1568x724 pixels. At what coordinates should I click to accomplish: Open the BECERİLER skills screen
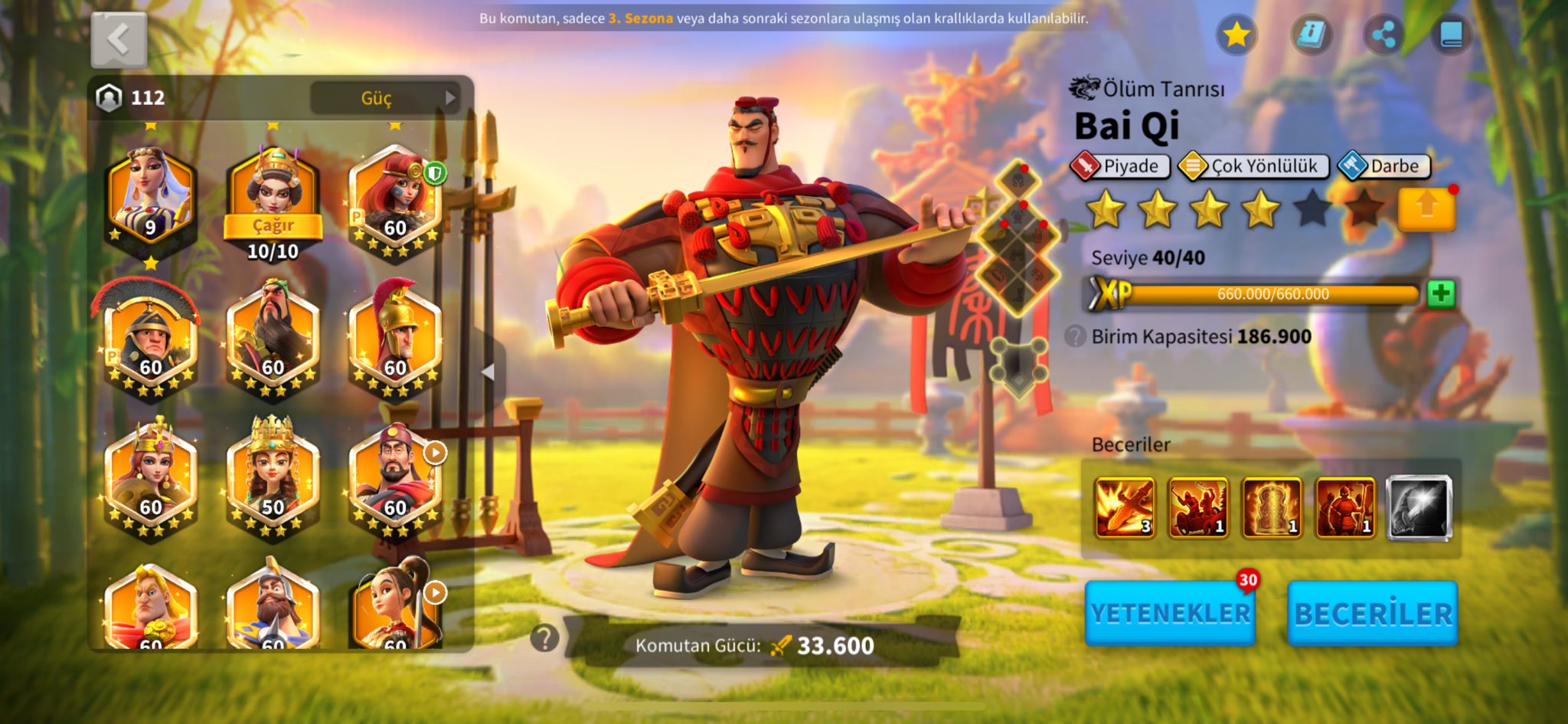[1373, 613]
